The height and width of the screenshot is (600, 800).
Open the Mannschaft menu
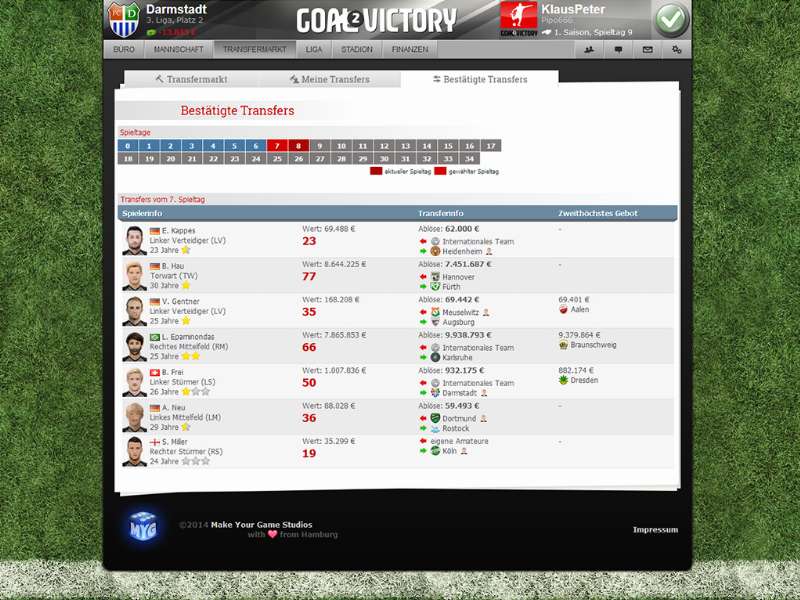(179, 49)
